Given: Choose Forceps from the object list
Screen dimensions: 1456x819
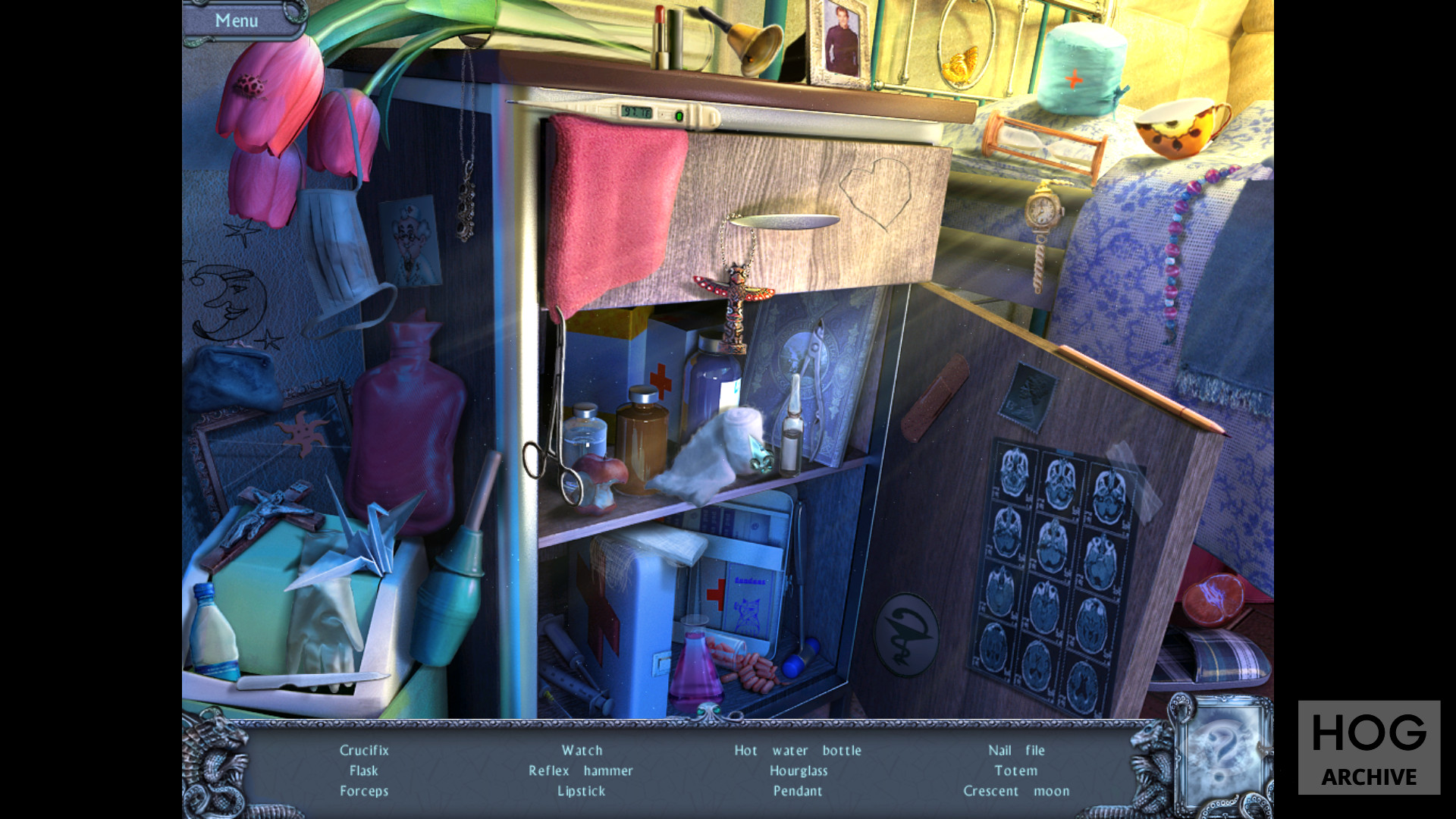Looking at the screenshot, I should [364, 791].
